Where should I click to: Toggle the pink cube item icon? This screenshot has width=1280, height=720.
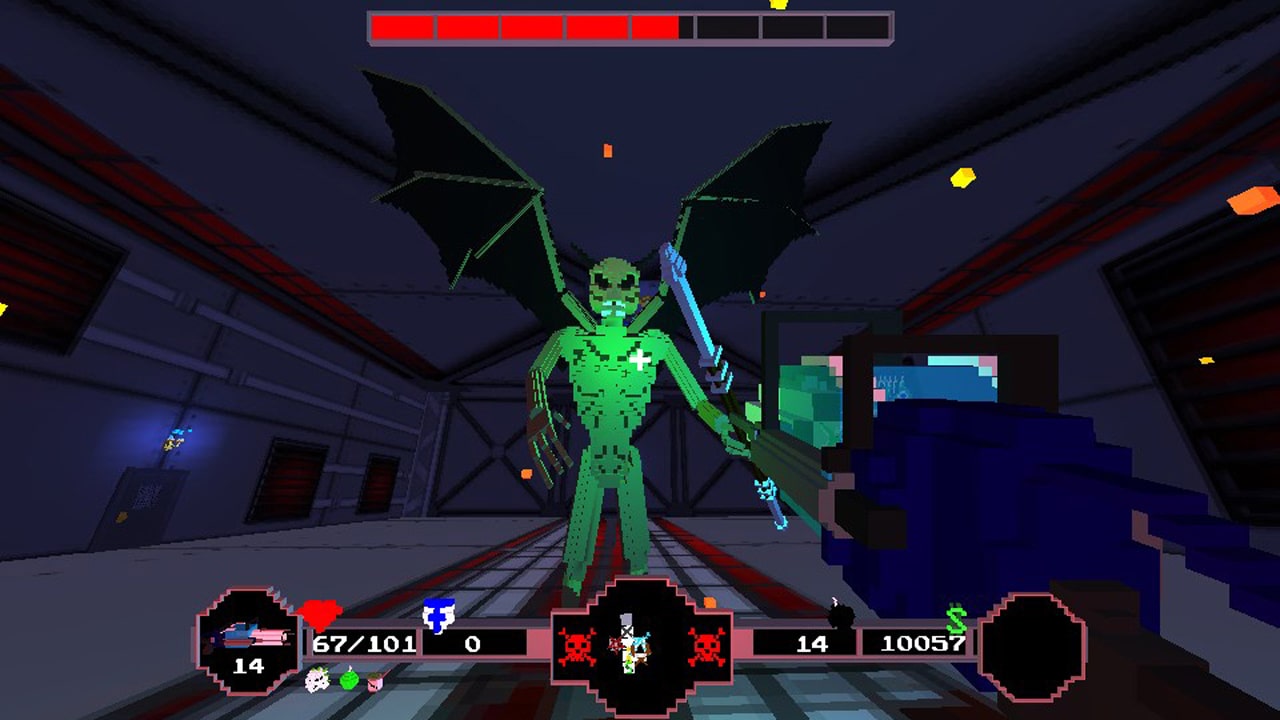(374, 682)
